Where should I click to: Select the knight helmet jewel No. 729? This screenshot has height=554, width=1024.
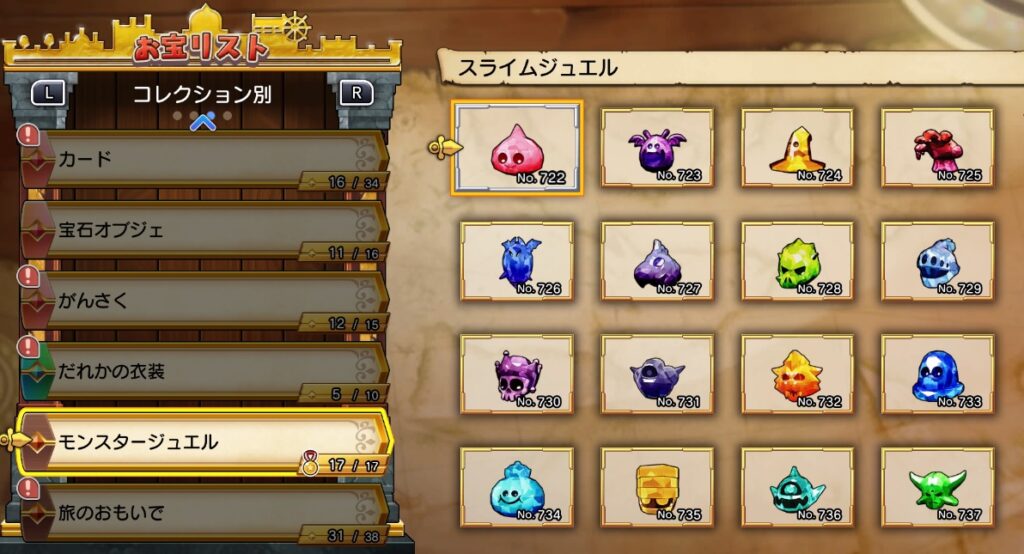(937, 261)
